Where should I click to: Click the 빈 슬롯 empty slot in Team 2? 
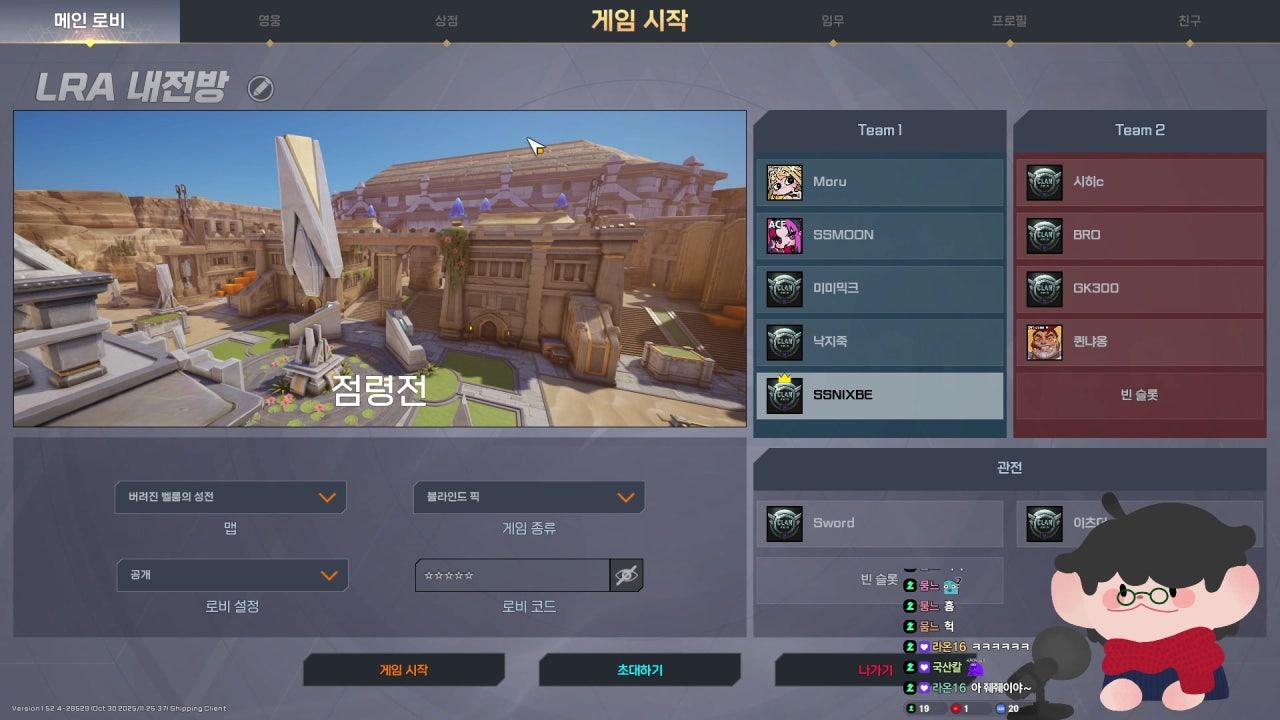point(1139,396)
